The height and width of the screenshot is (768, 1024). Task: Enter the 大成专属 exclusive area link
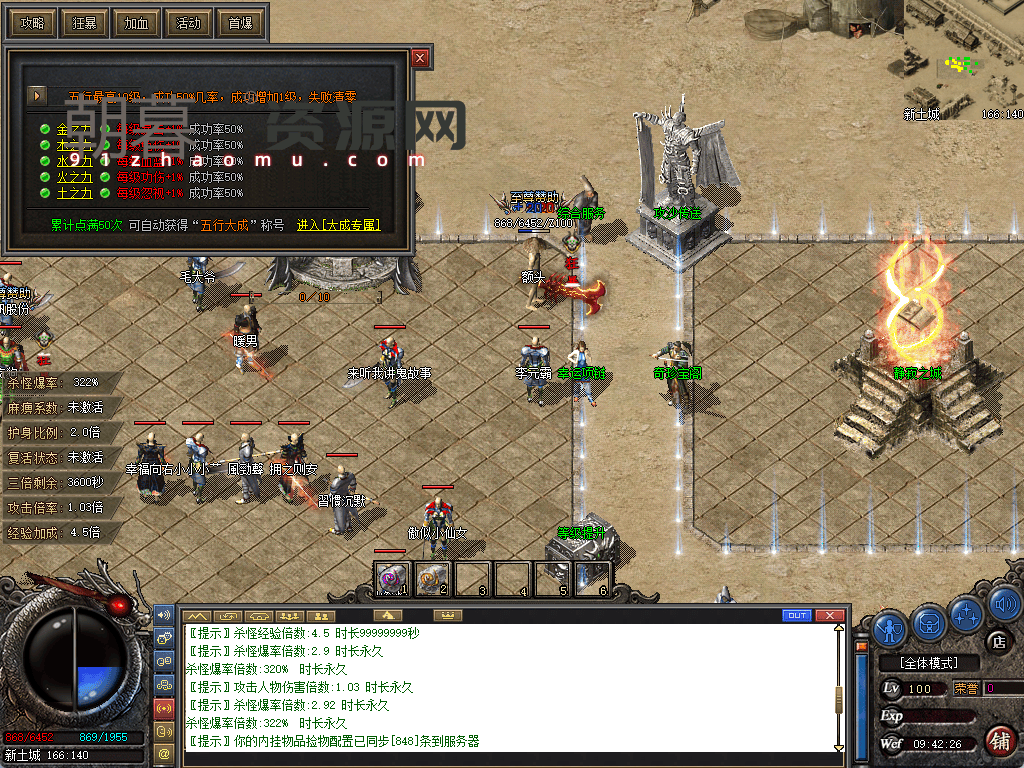point(338,225)
